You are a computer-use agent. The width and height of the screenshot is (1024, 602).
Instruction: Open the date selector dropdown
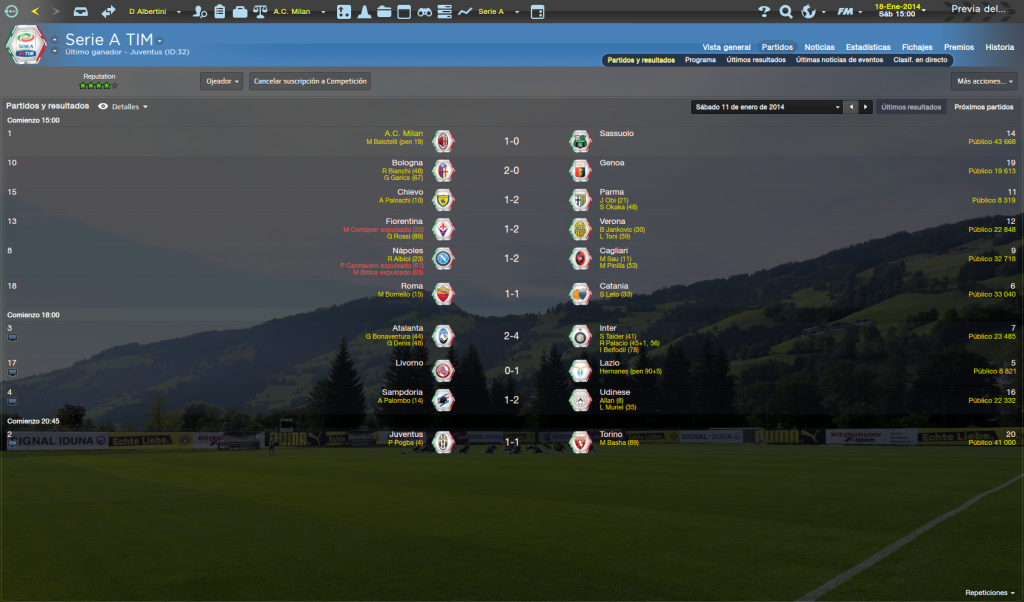(x=766, y=107)
